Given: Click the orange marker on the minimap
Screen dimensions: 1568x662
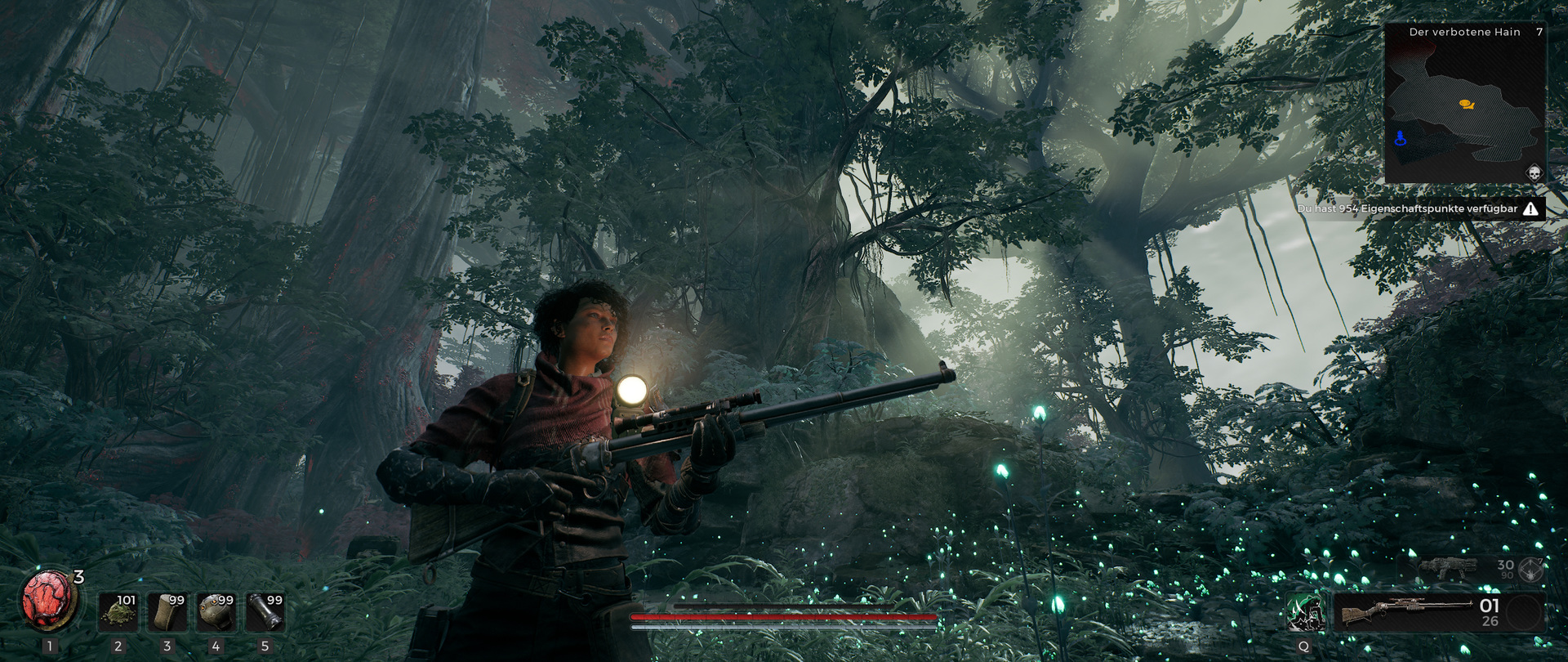Looking at the screenshot, I should click(x=1466, y=105).
